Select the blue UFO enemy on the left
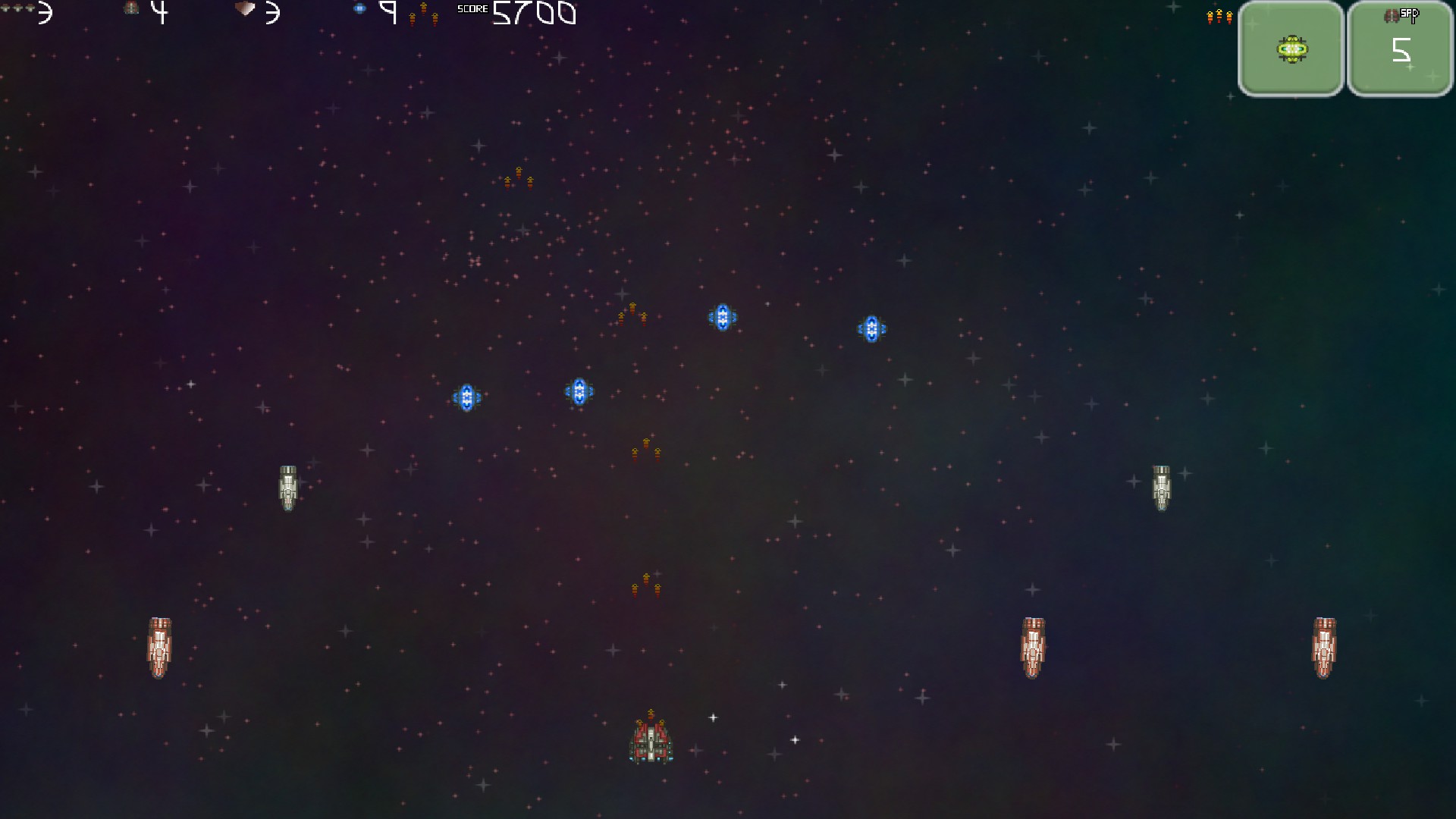The image size is (1456, 819). point(468,395)
